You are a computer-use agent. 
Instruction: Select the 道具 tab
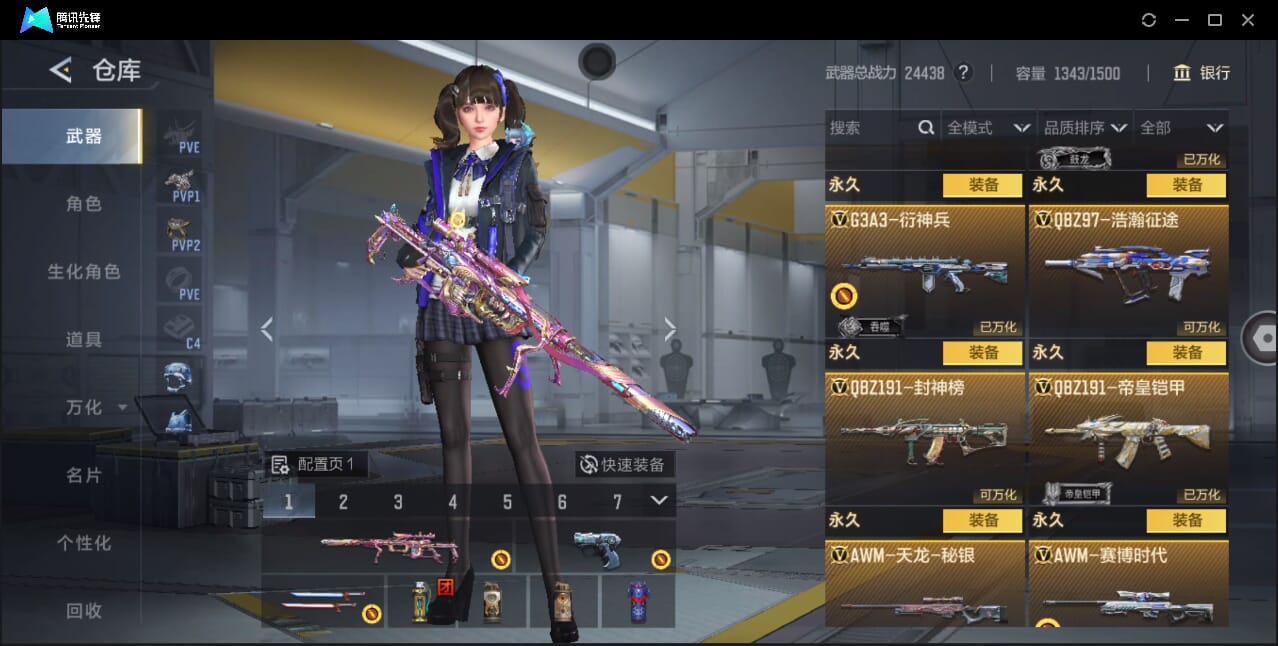[x=84, y=340]
